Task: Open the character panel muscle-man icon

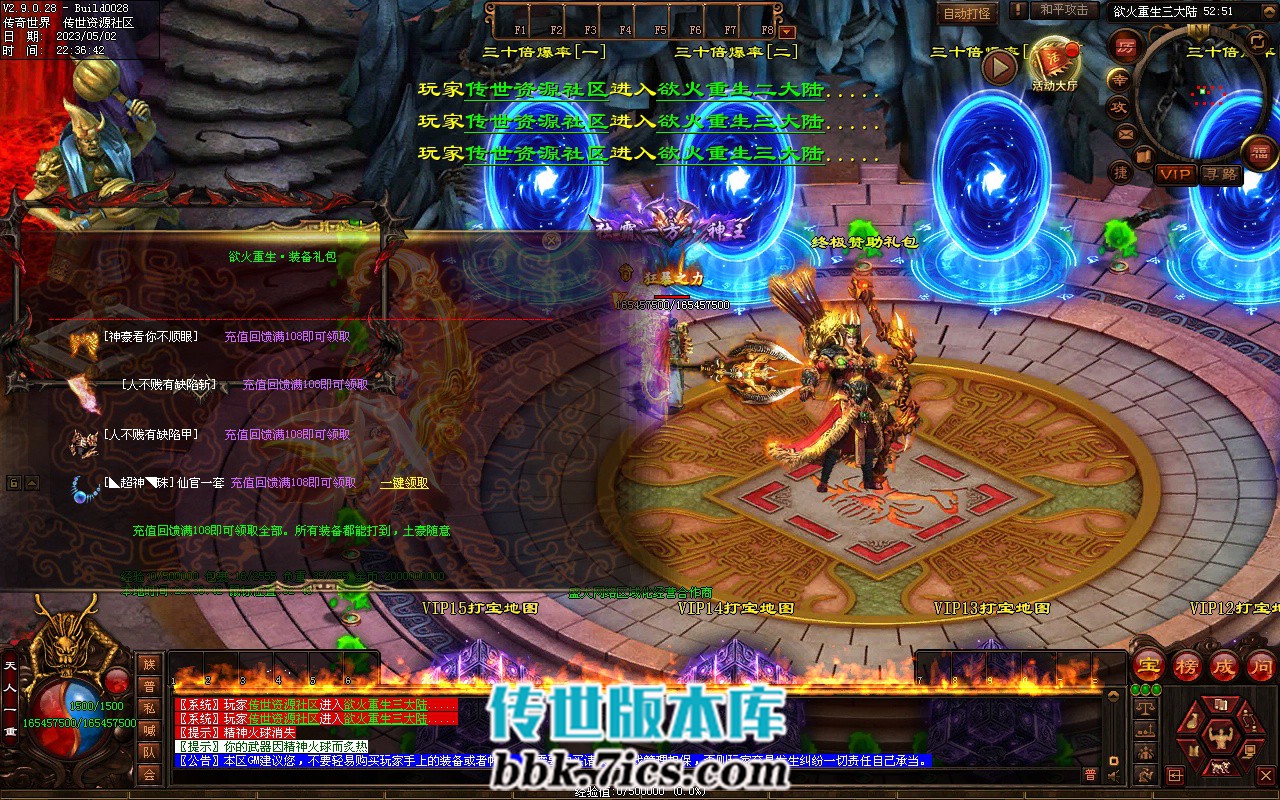Action: [1218, 740]
